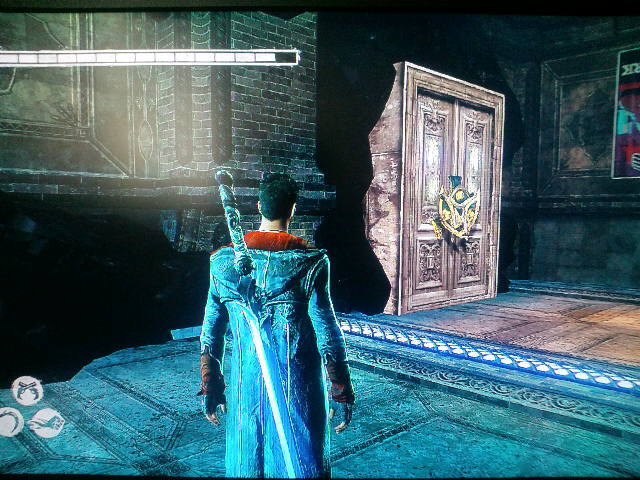The height and width of the screenshot is (480, 640).
Task: Activate the axe weapon icon
Action: (x=47, y=424)
